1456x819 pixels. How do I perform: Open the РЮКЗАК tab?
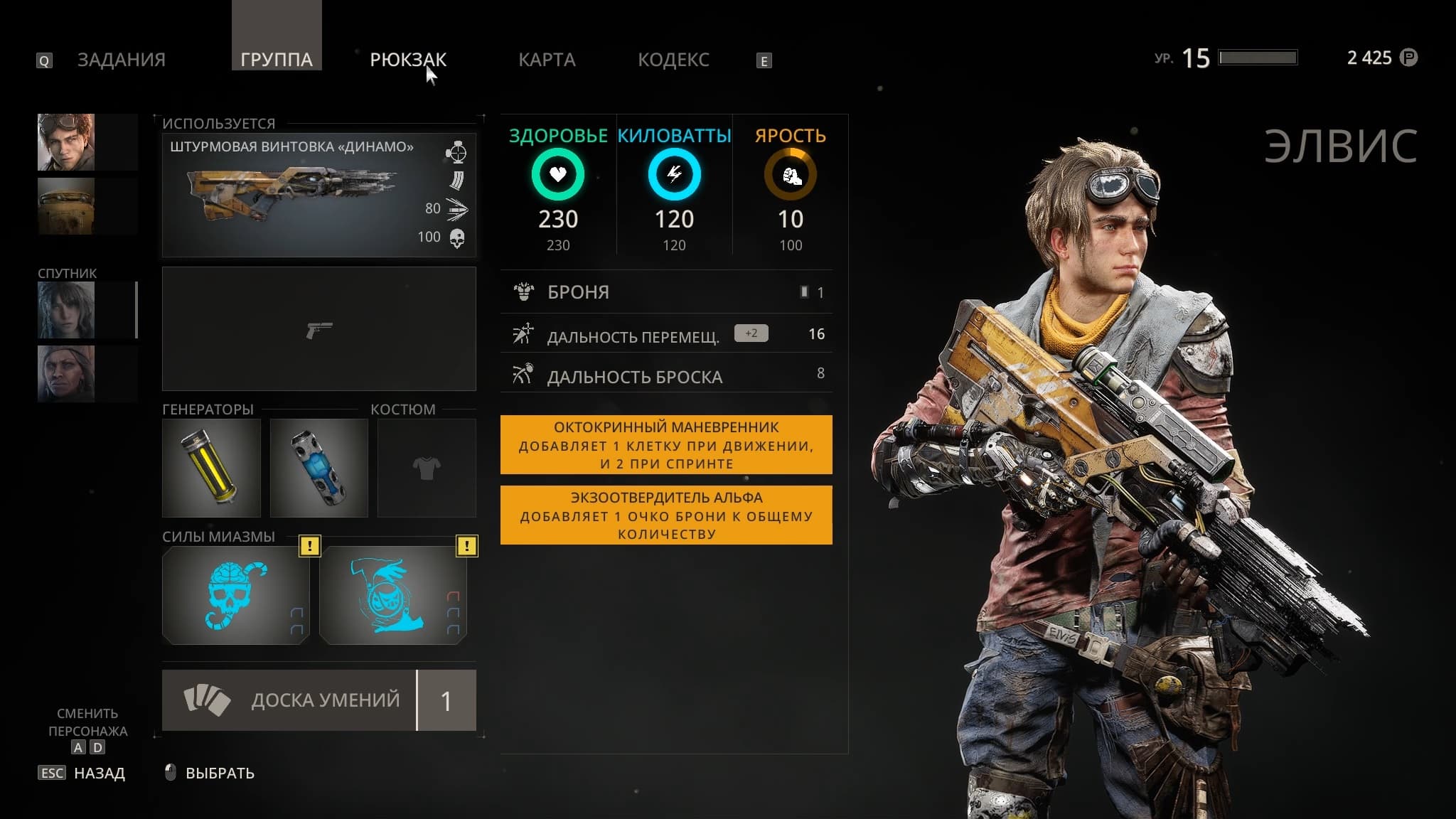(x=408, y=60)
